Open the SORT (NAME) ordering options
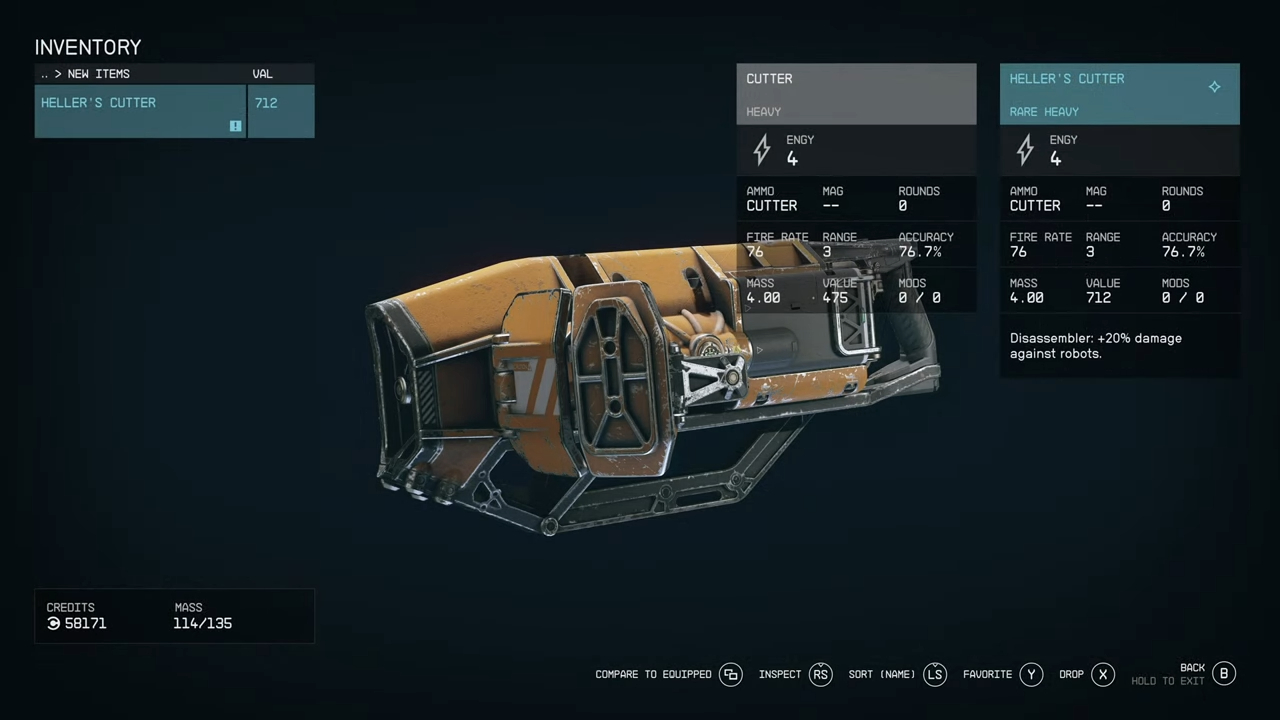This screenshot has height=720, width=1280. click(x=880, y=674)
